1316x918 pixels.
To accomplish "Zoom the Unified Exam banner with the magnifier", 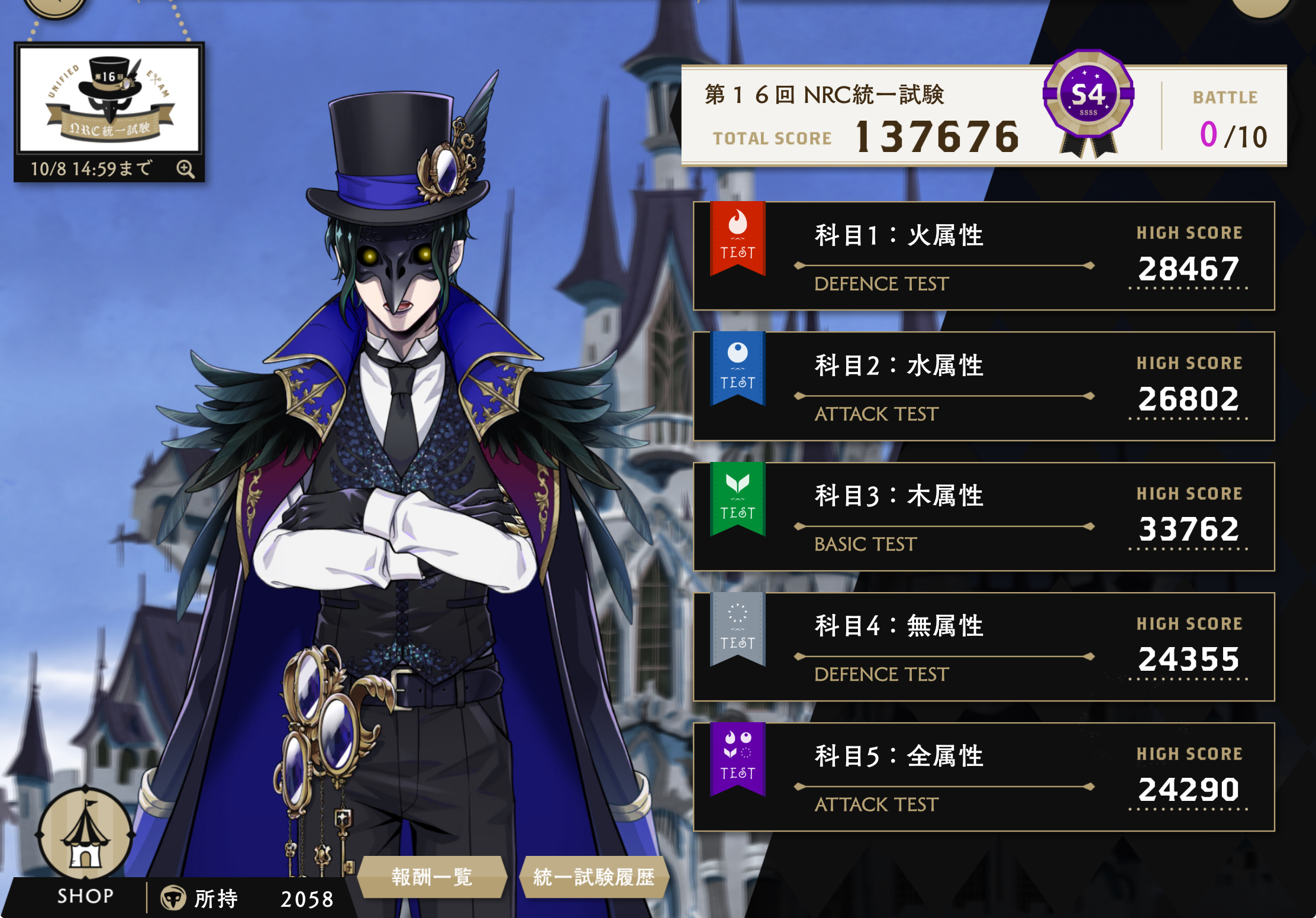I will [x=185, y=169].
